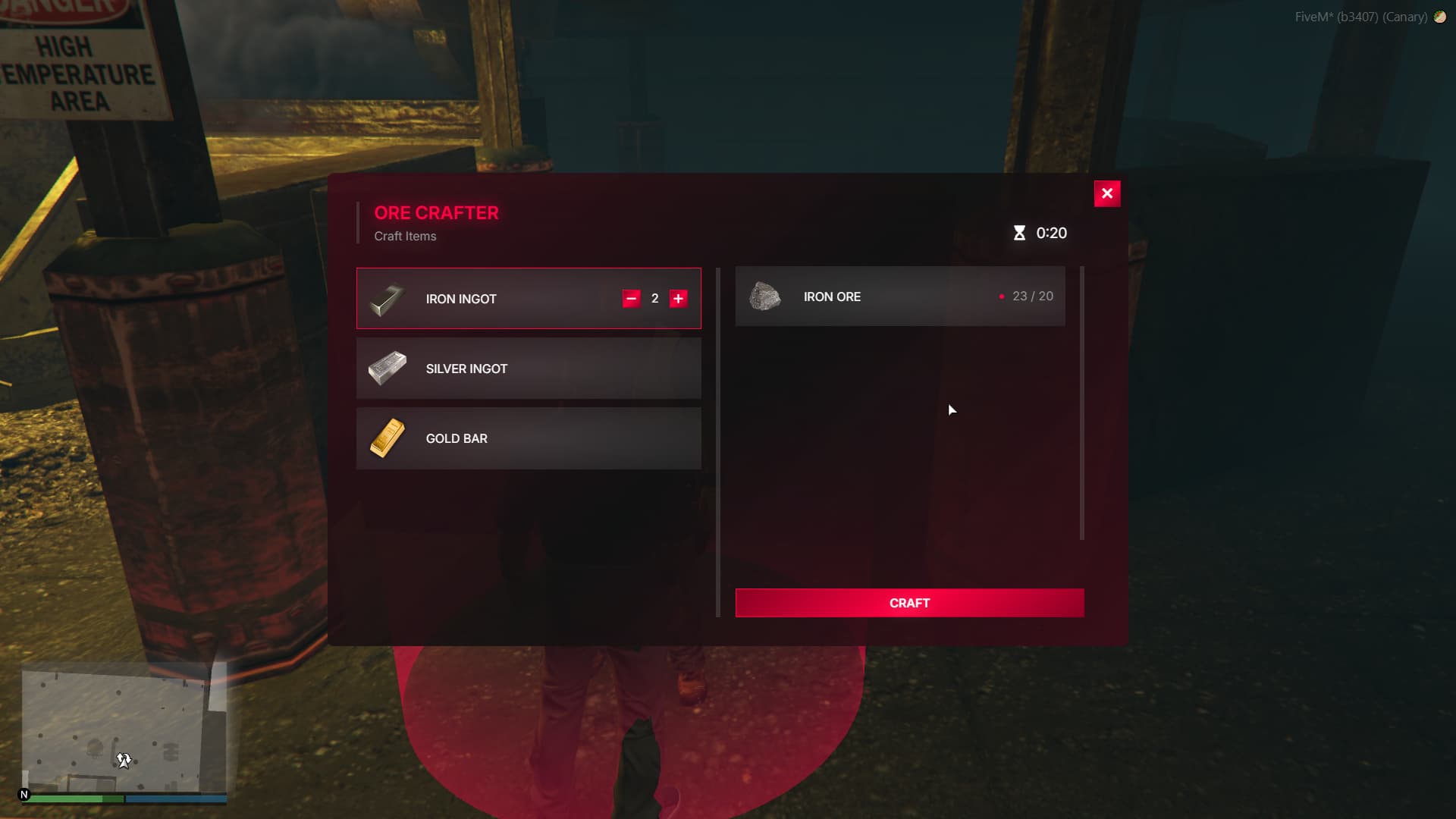Click the green health bar under minimap
The image size is (1456, 819).
point(76,799)
